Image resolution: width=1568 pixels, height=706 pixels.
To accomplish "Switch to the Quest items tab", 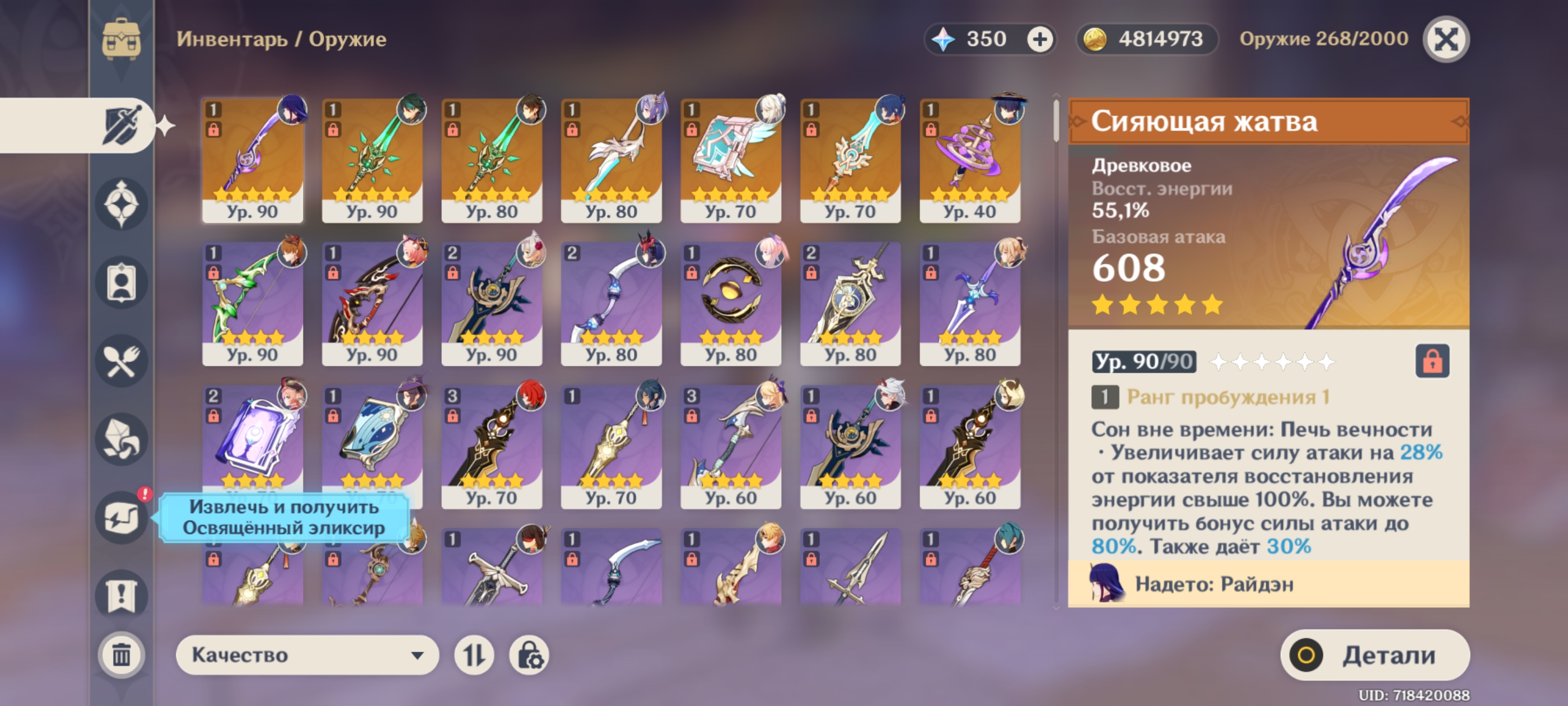I will point(121,595).
